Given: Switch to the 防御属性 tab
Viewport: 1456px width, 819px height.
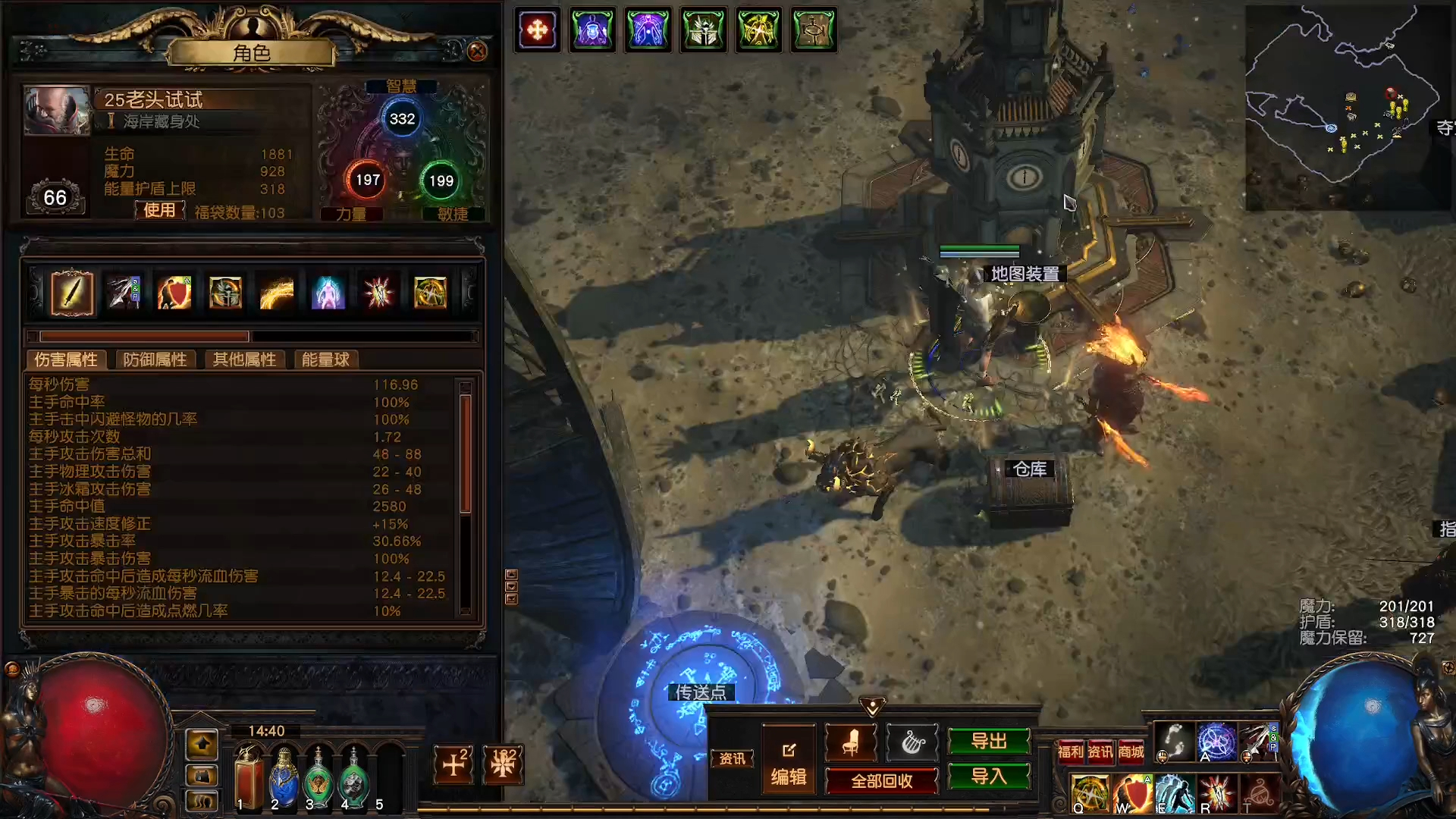Looking at the screenshot, I should pyautogui.click(x=155, y=359).
